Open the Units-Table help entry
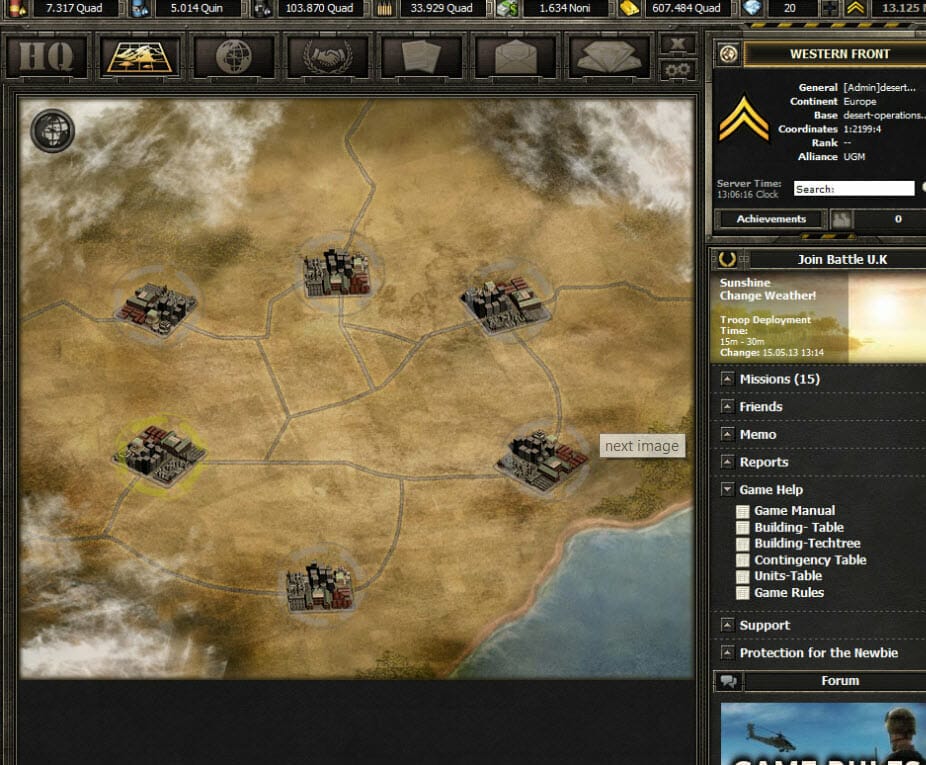926x765 pixels. [x=787, y=576]
